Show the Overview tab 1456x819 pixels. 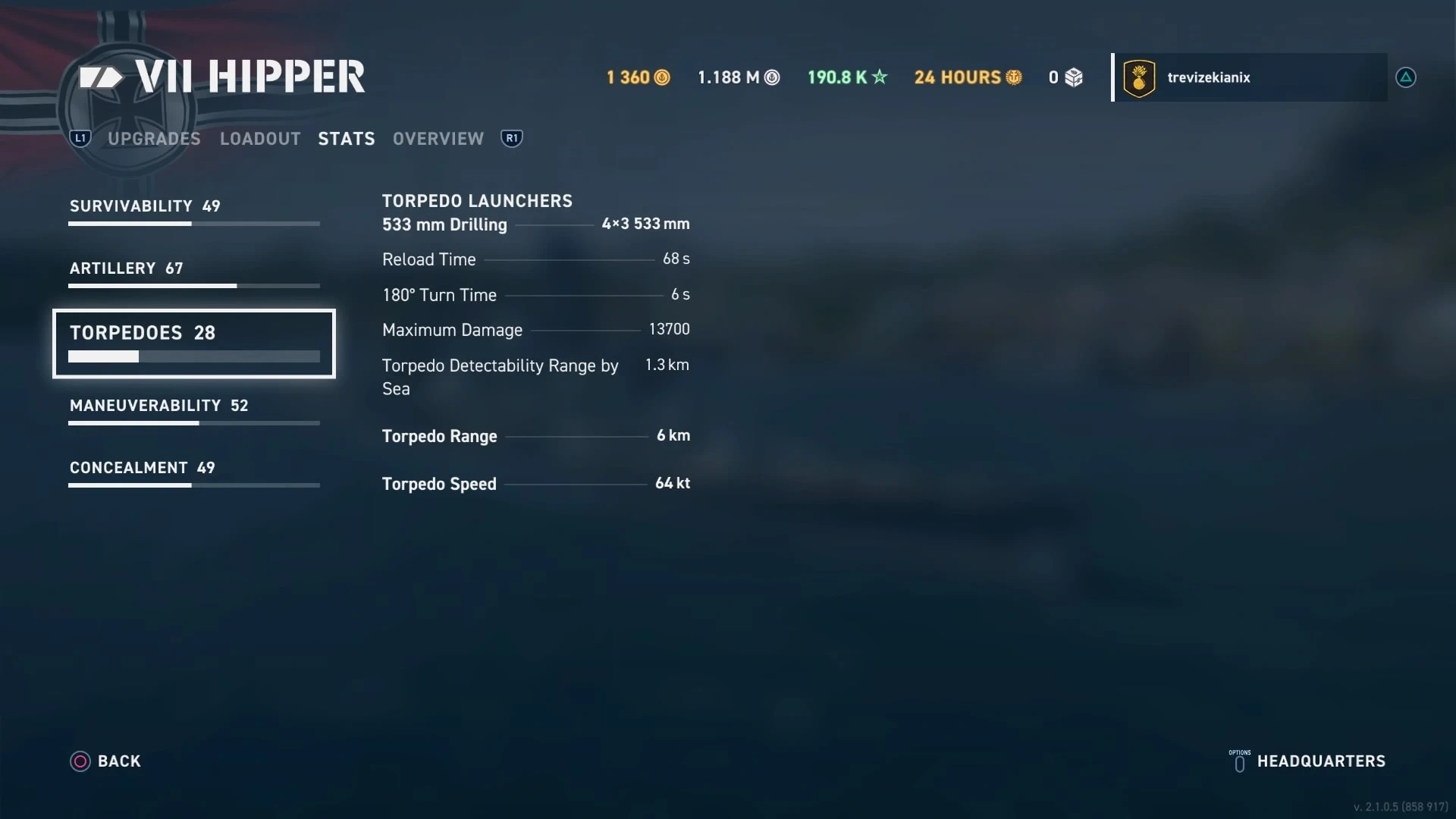coord(438,139)
